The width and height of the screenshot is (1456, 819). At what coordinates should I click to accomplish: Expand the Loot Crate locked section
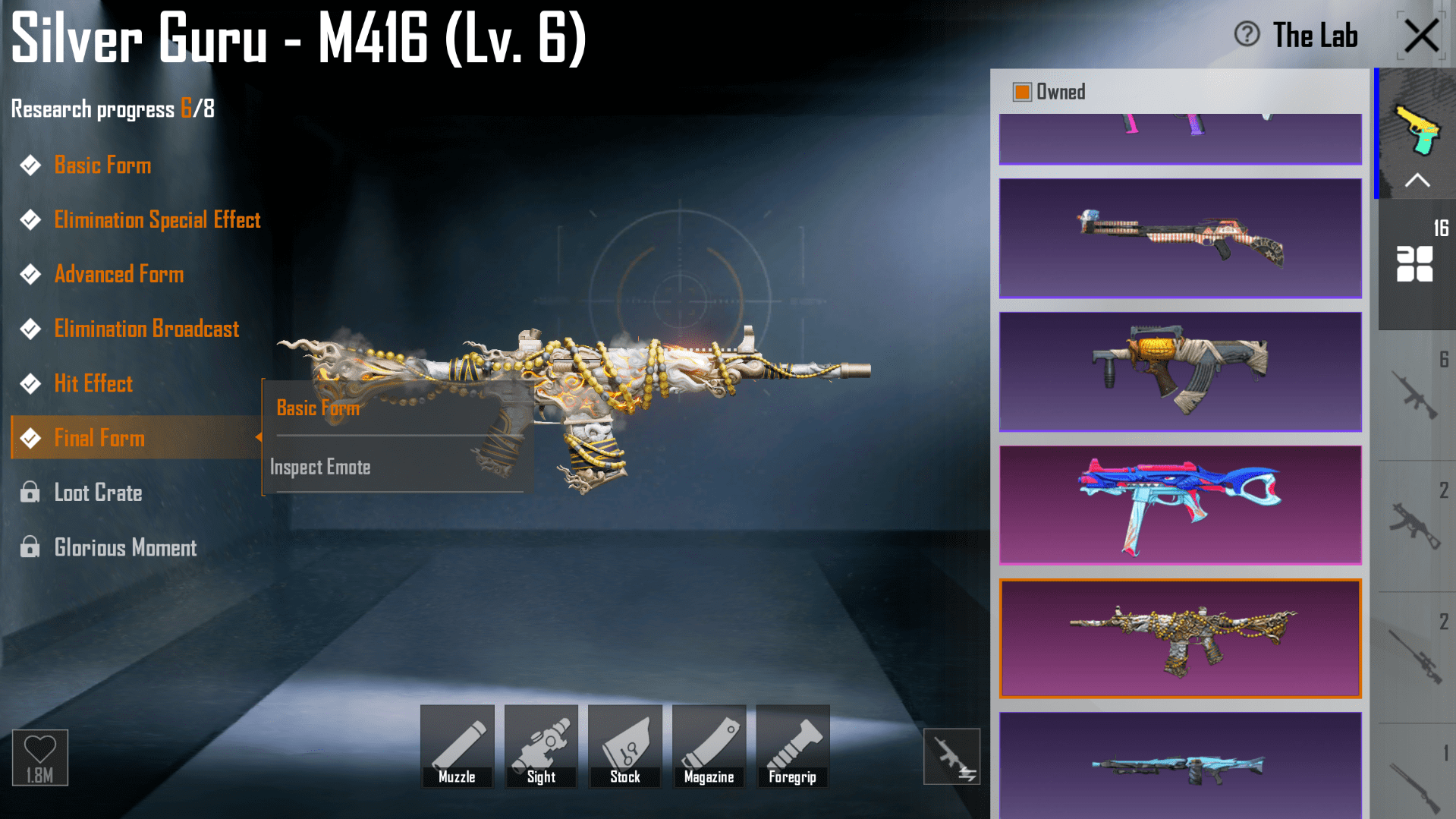point(98,493)
